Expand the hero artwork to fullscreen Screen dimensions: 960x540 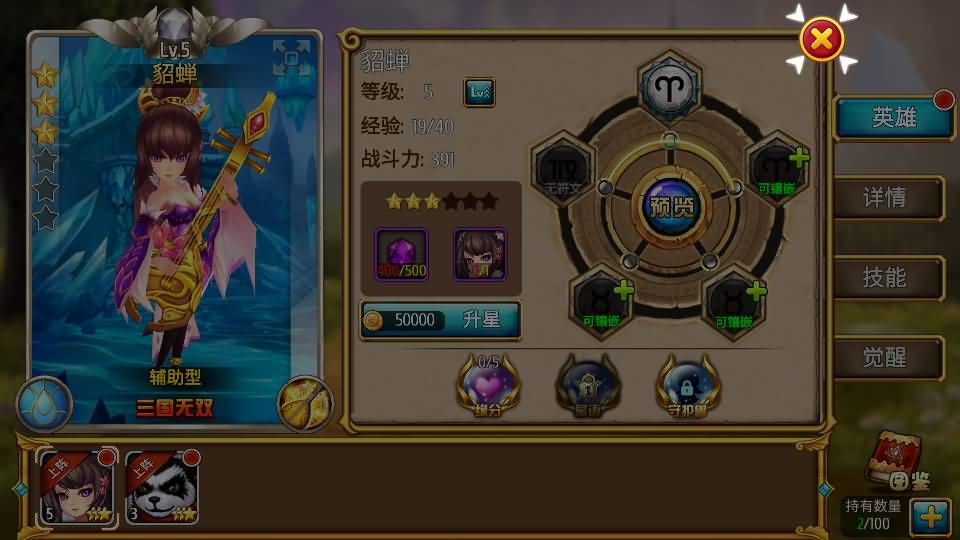[x=292, y=58]
